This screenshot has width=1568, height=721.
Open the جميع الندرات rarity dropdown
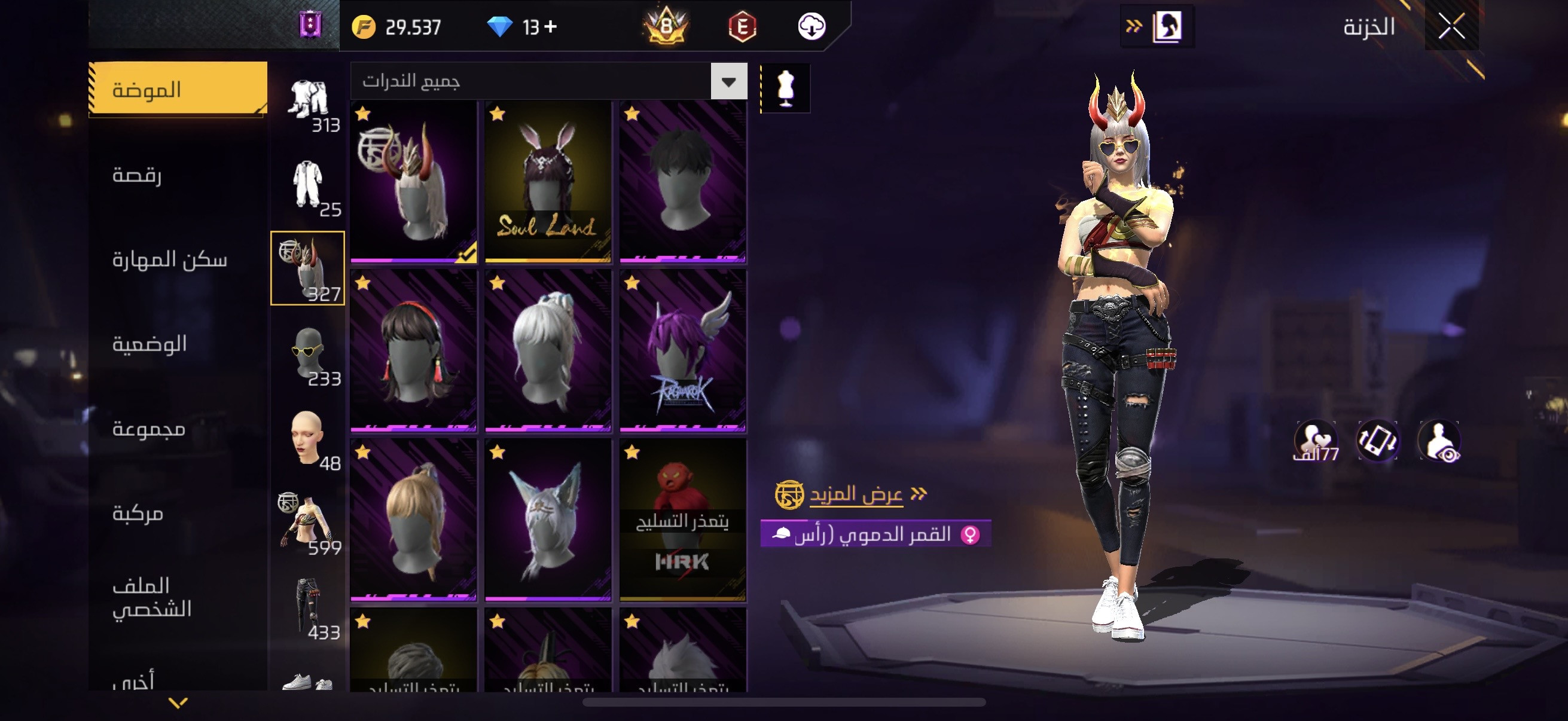coord(728,81)
